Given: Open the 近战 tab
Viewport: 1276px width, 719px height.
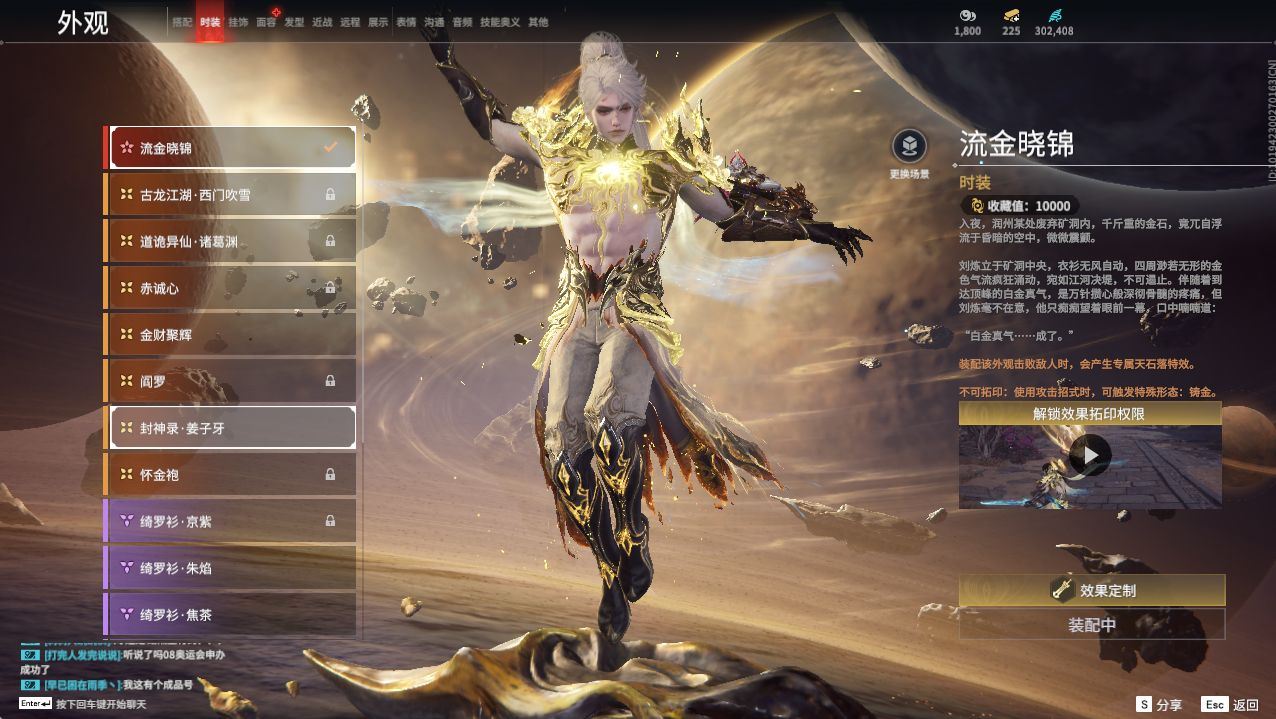Looking at the screenshot, I should tap(322, 22).
